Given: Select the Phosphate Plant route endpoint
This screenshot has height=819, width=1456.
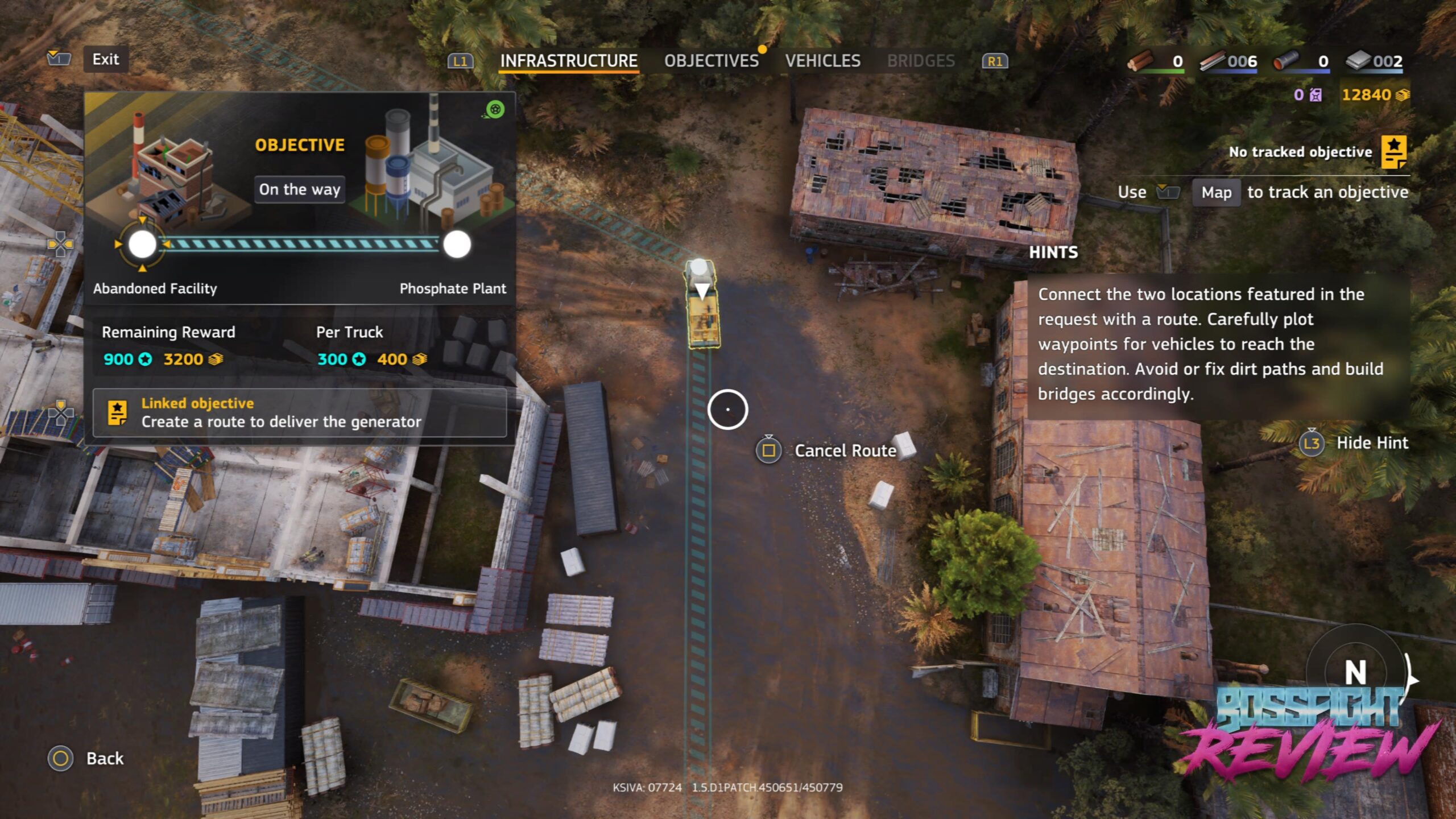Looking at the screenshot, I should (457, 245).
